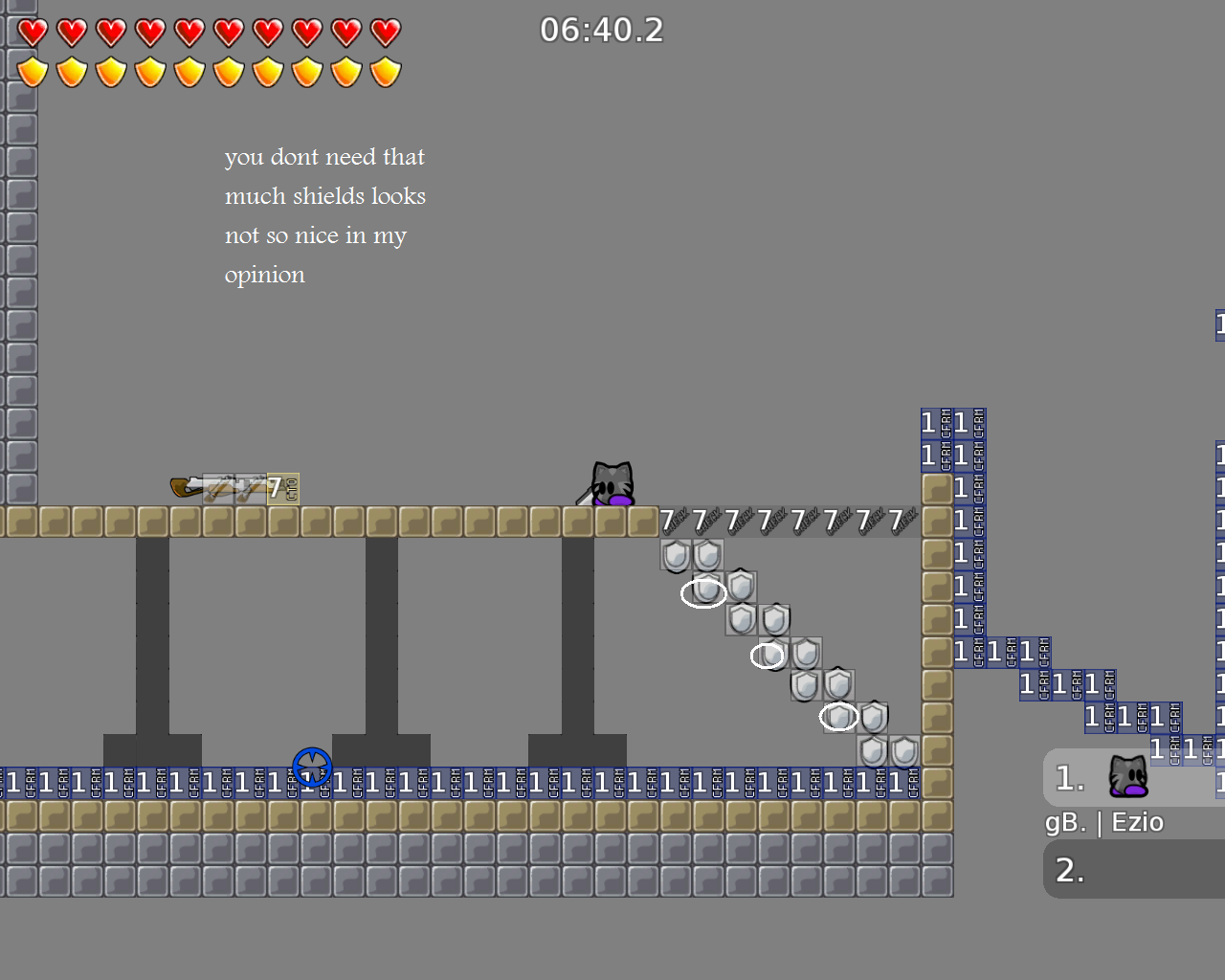
Task: Click the final shield icon in the armor bar
Action: point(385,71)
